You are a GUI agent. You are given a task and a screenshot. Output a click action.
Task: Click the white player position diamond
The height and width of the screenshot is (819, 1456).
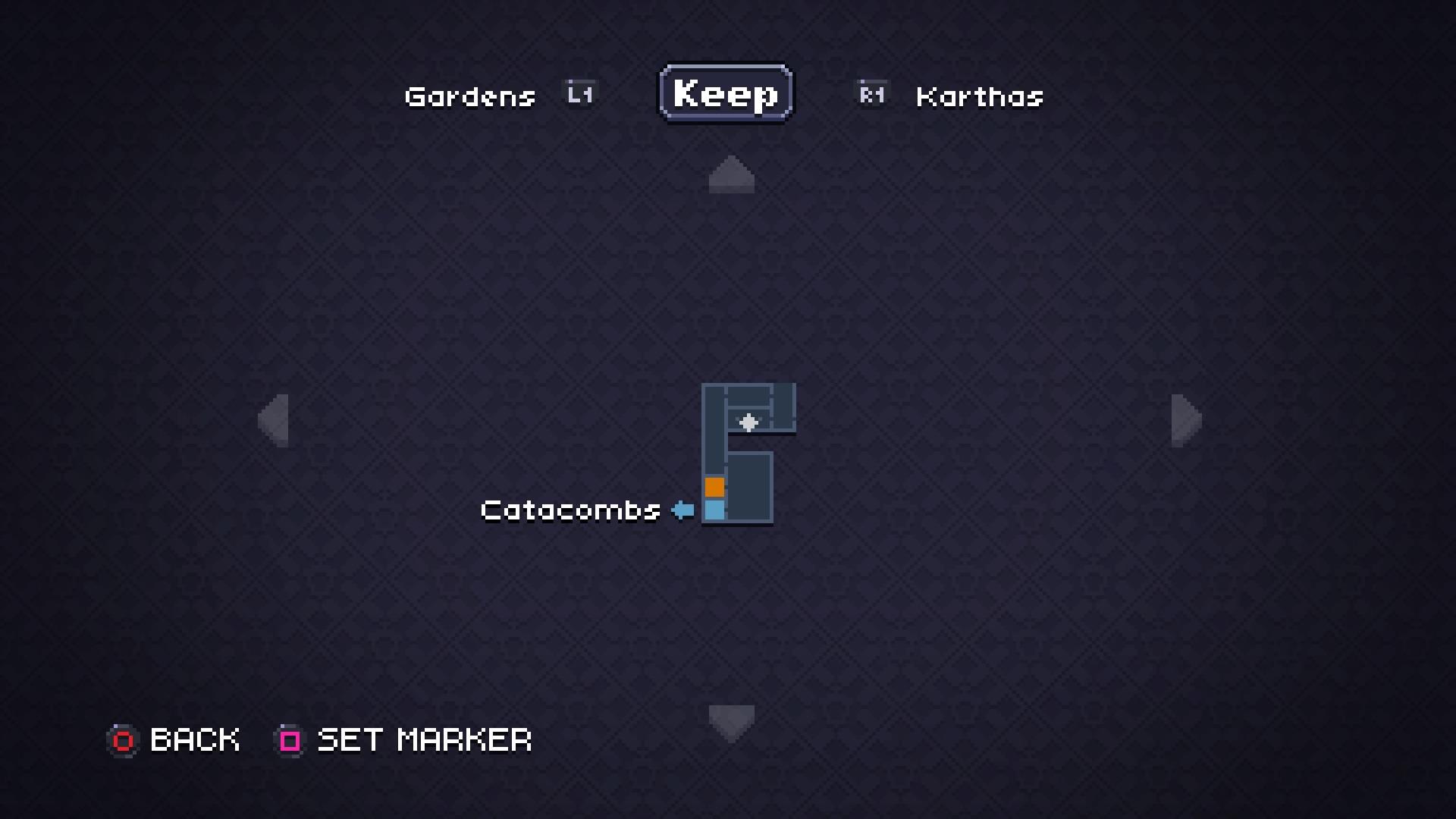pos(749,422)
